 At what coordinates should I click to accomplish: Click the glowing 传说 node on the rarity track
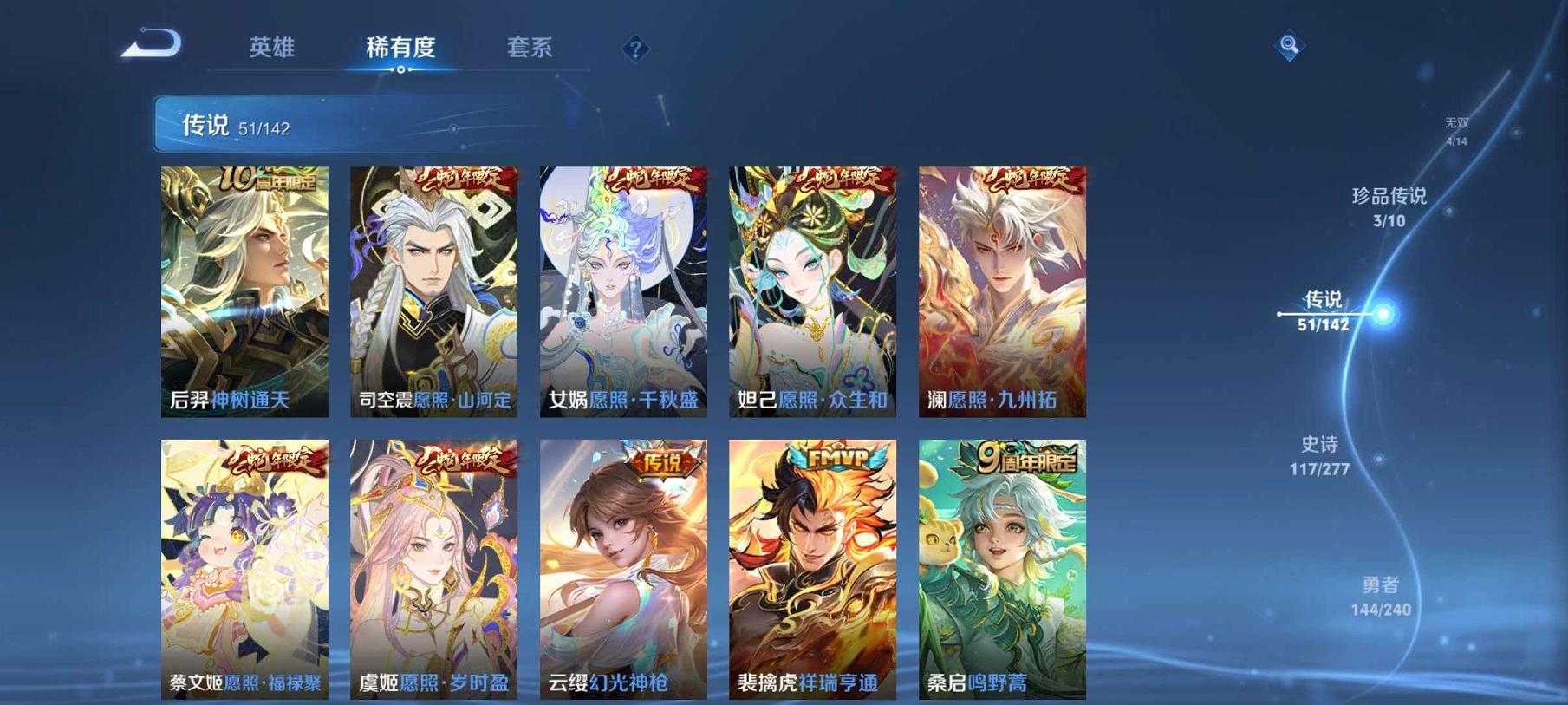[x=1382, y=315]
